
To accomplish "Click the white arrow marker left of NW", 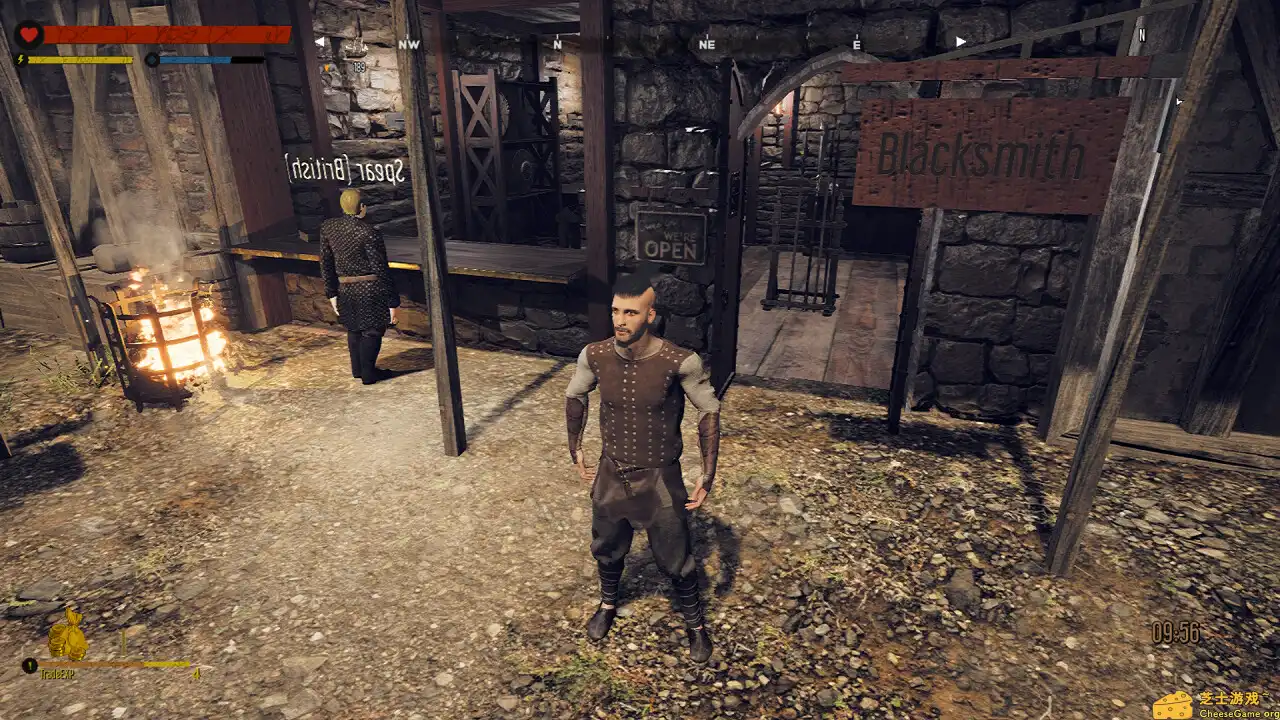I will coord(322,41).
